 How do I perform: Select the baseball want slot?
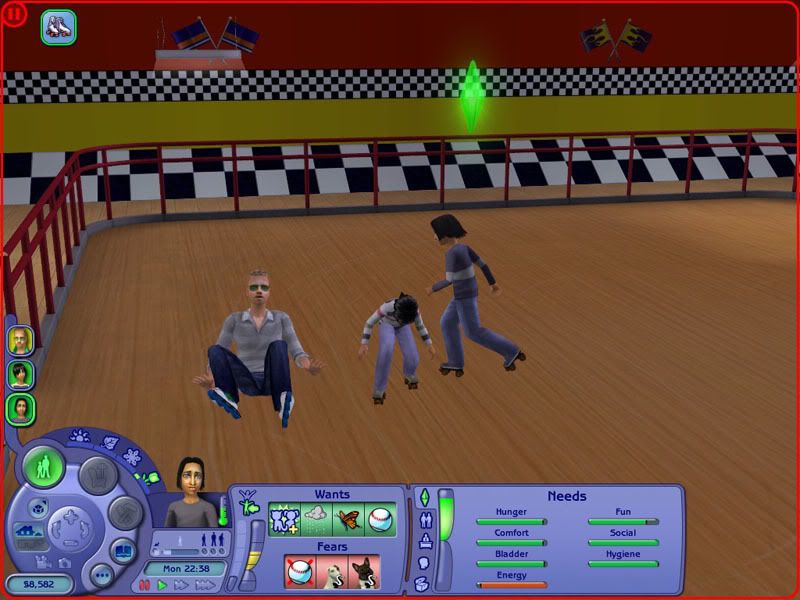(x=381, y=519)
